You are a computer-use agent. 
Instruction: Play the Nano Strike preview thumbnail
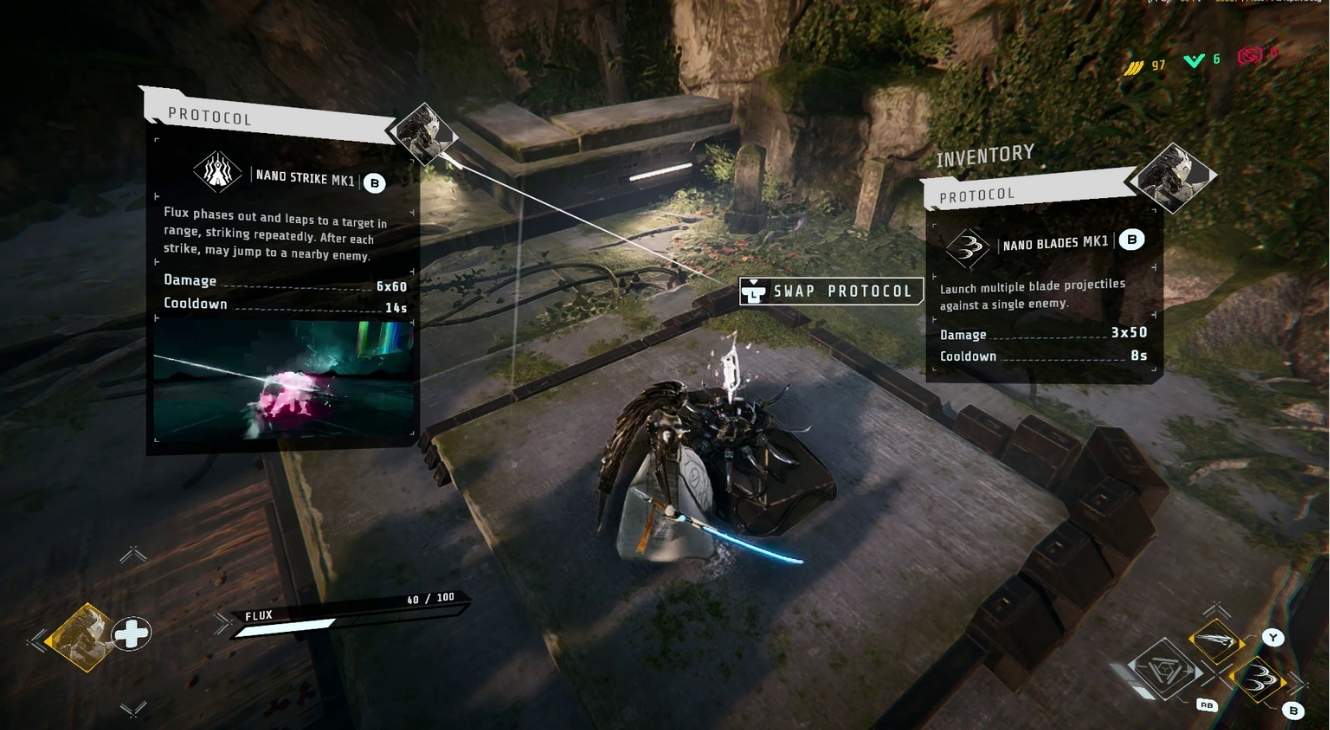(x=283, y=380)
